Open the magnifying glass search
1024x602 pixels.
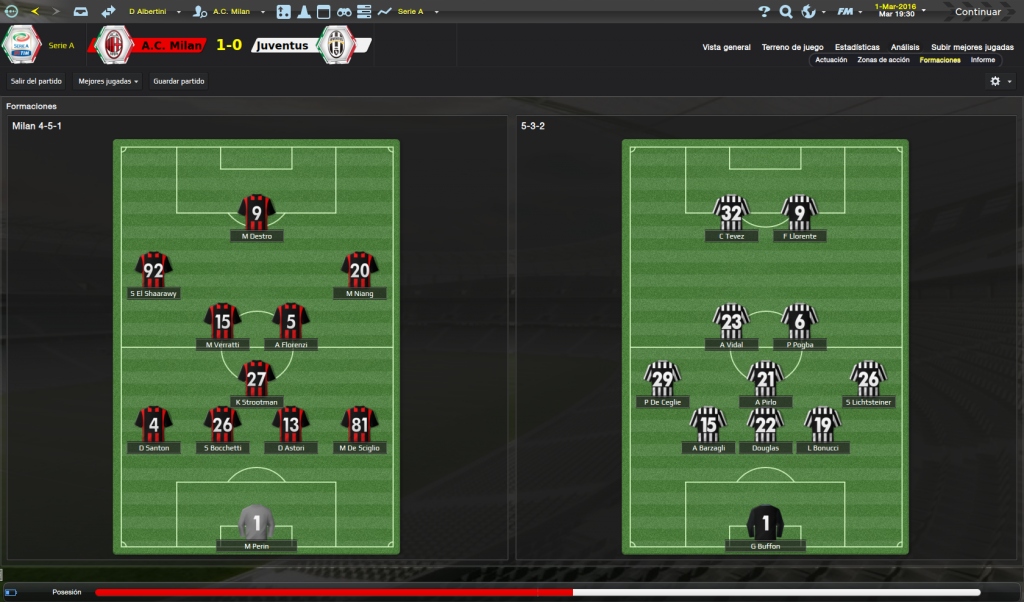pyautogui.click(x=785, y=12)
